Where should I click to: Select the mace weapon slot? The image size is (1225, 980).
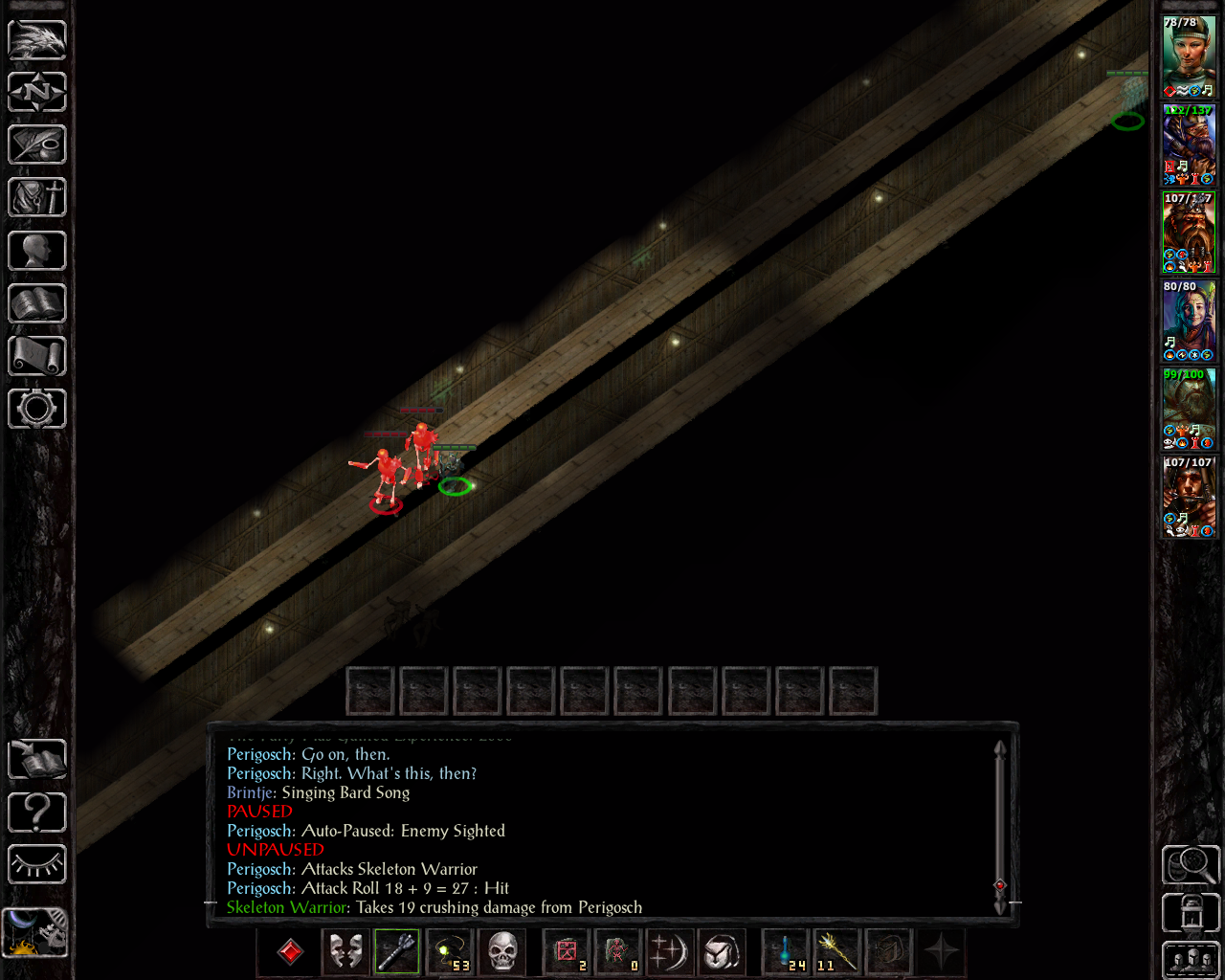tap(397, 952)
